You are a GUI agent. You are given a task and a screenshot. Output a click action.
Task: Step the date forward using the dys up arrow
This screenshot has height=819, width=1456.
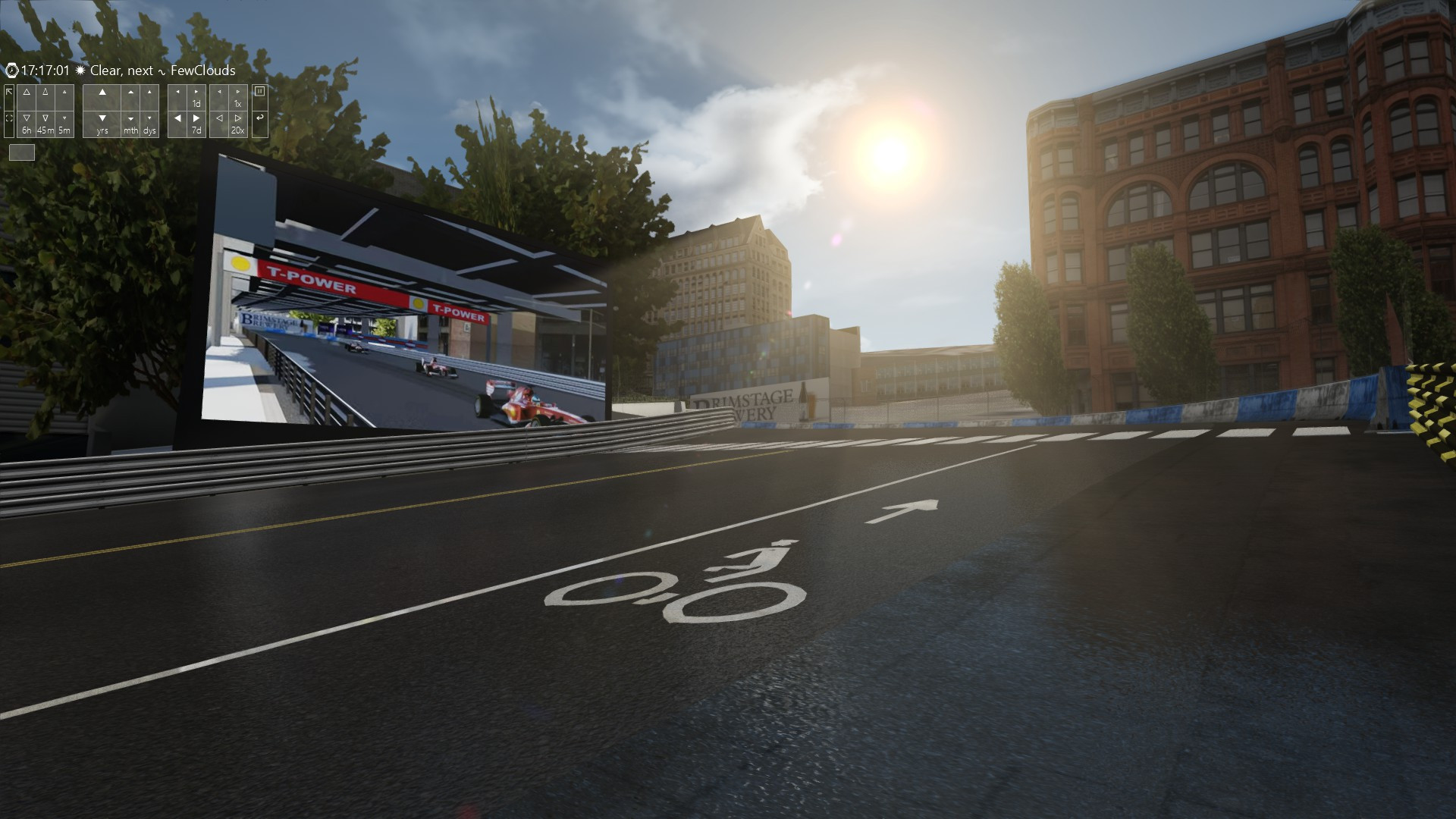149,92
